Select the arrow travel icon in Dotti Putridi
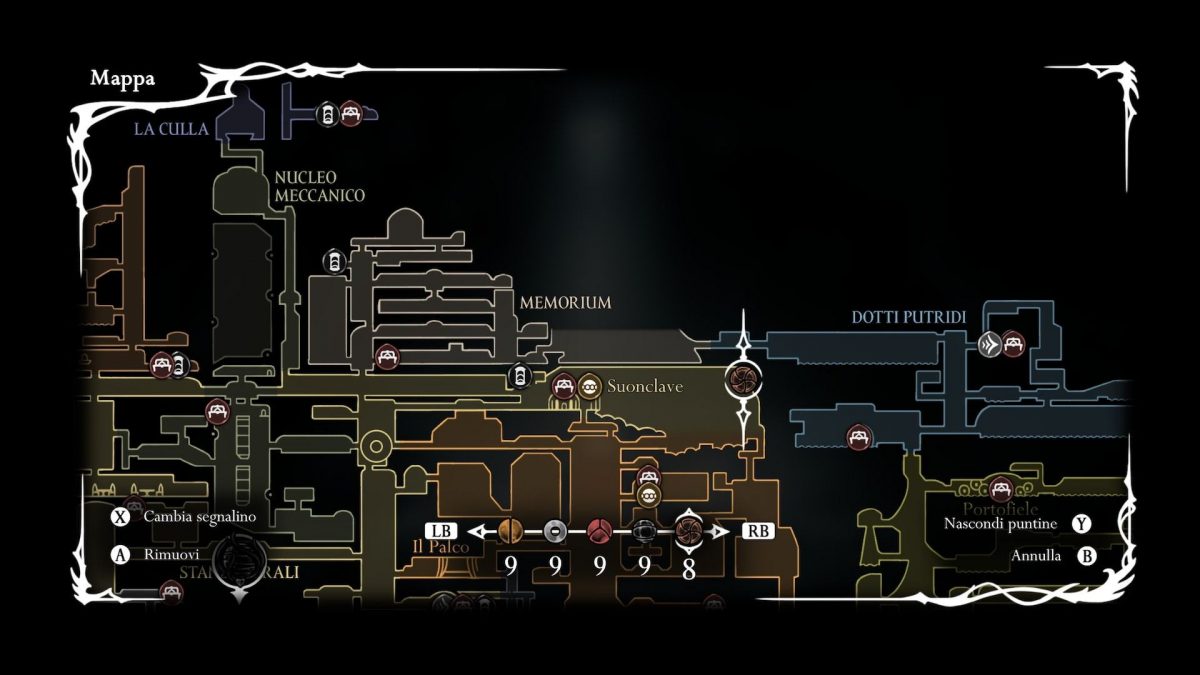Viewport: 1200px width, 675px height. click(989, 344)
